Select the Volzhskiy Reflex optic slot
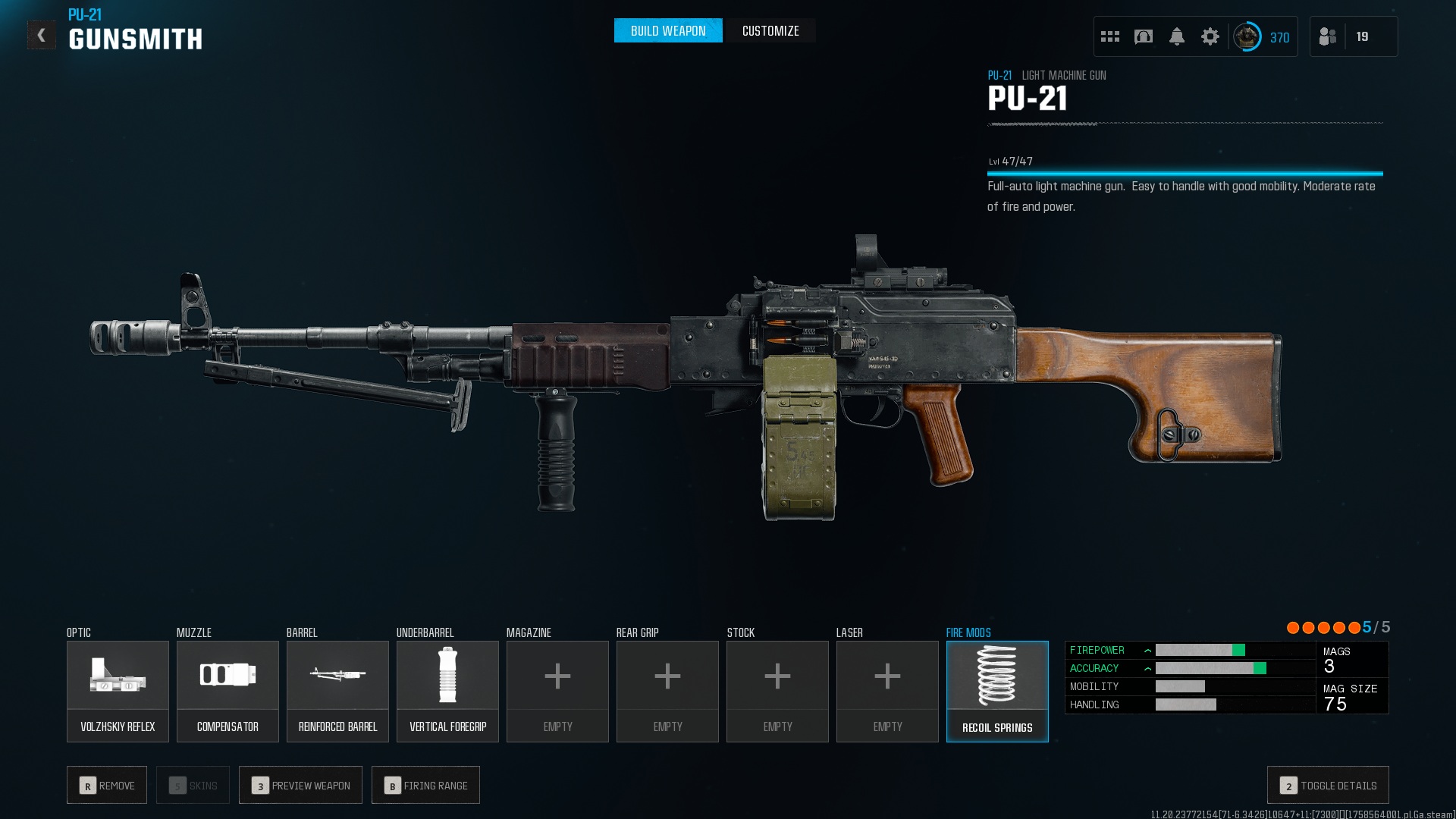The height and width of the screenshot is (819, 1456). pyautogui.click(x=118, y=691)
